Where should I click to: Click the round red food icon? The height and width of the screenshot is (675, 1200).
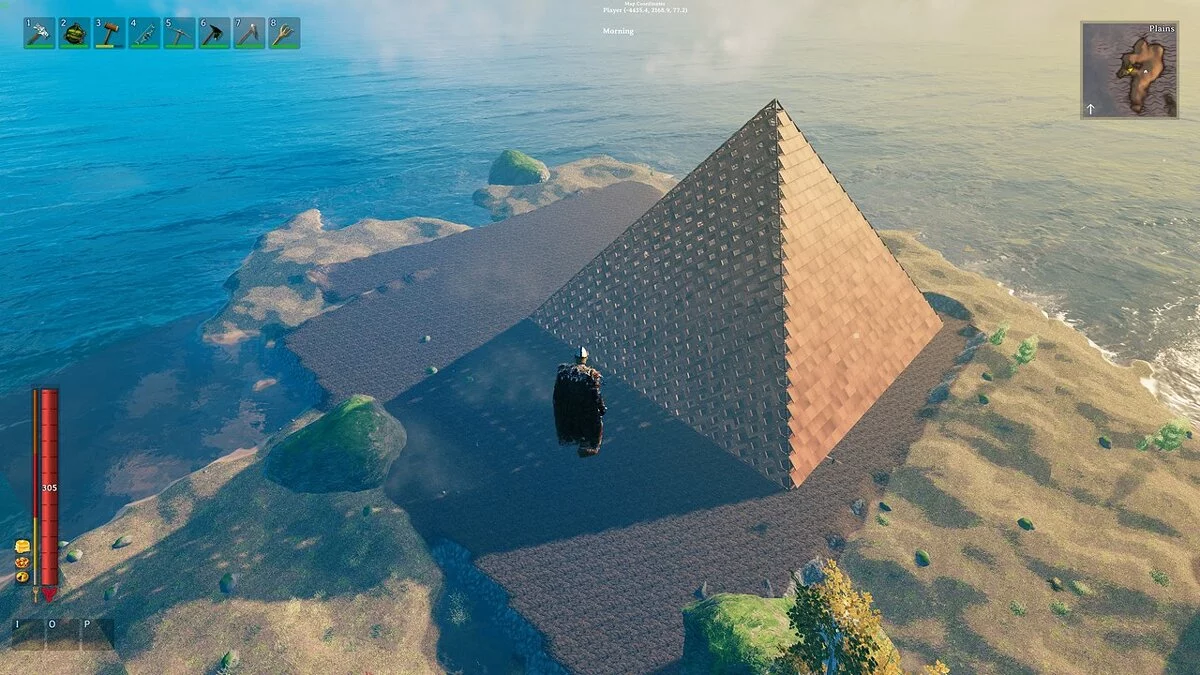click(x=21, y=562)
